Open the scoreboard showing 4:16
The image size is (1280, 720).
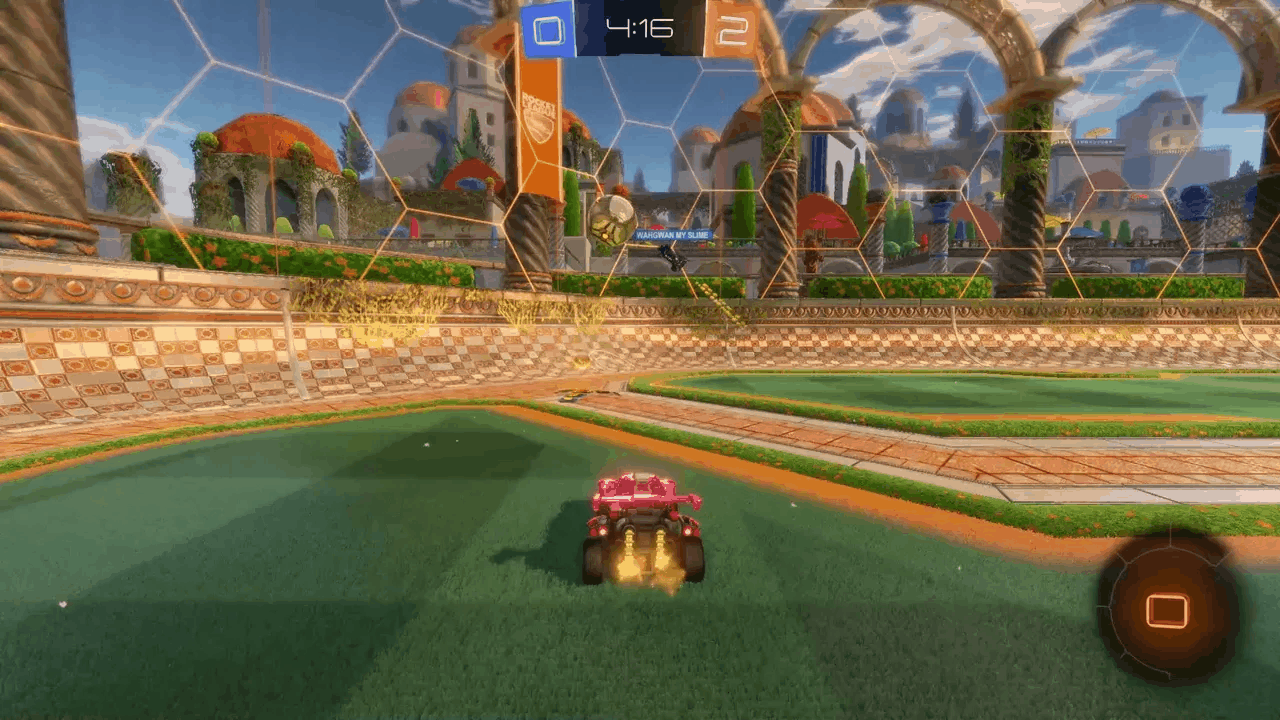[640, 26]
